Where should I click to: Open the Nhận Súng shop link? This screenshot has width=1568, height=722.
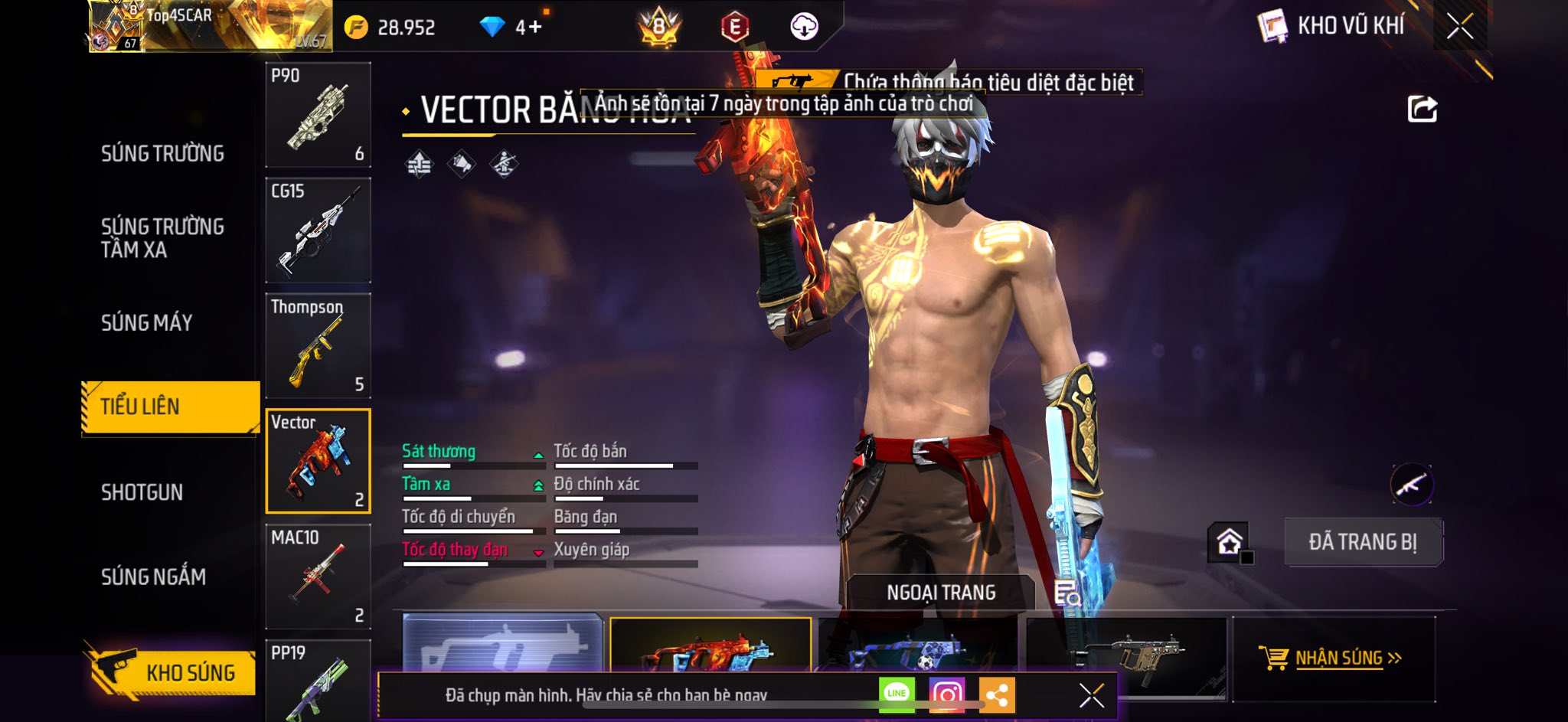coord(1334,658)
